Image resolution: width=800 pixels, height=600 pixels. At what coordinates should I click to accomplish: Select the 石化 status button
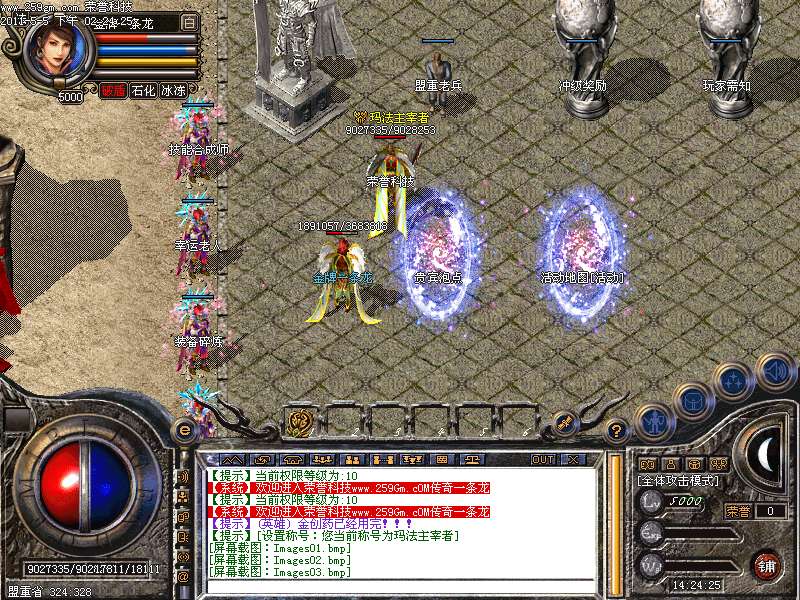[x=143, y=90]
